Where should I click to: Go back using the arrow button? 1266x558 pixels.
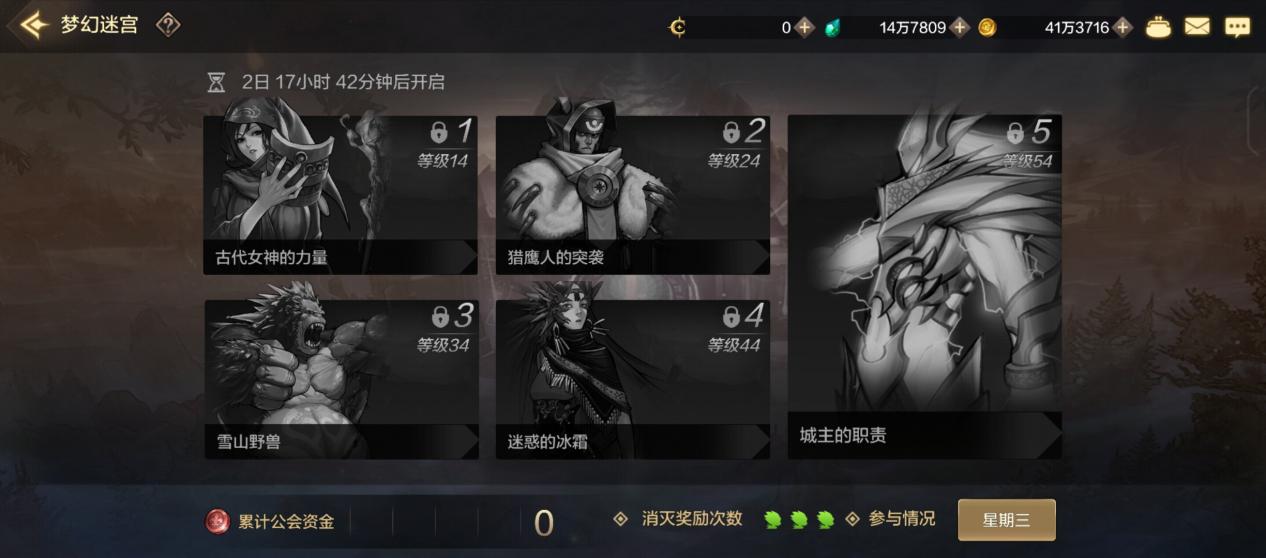tap(33, 25)
